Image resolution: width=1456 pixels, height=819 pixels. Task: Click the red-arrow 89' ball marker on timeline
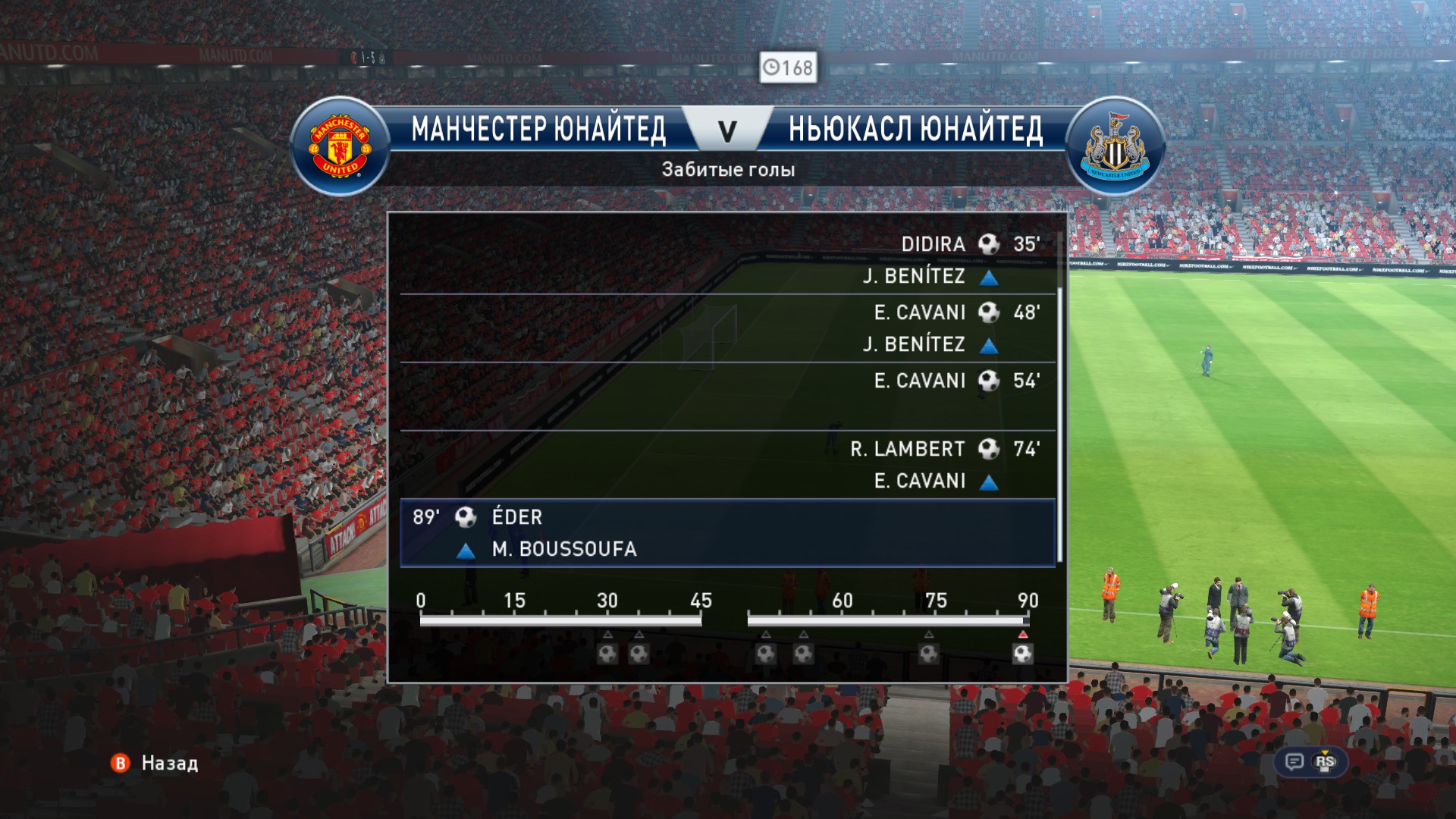[x=1022, y=653]
